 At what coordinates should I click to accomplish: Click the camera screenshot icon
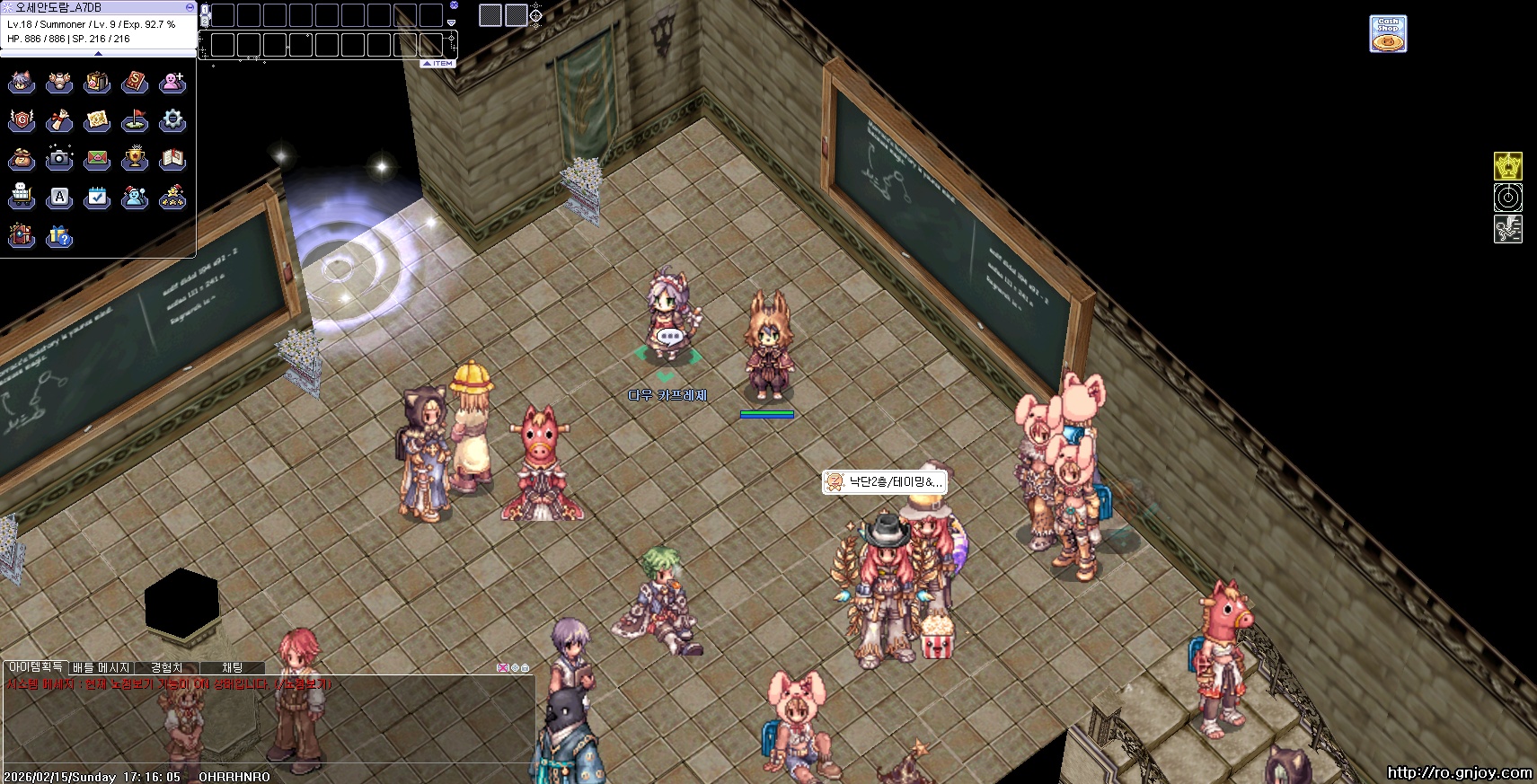pos(59,159)
